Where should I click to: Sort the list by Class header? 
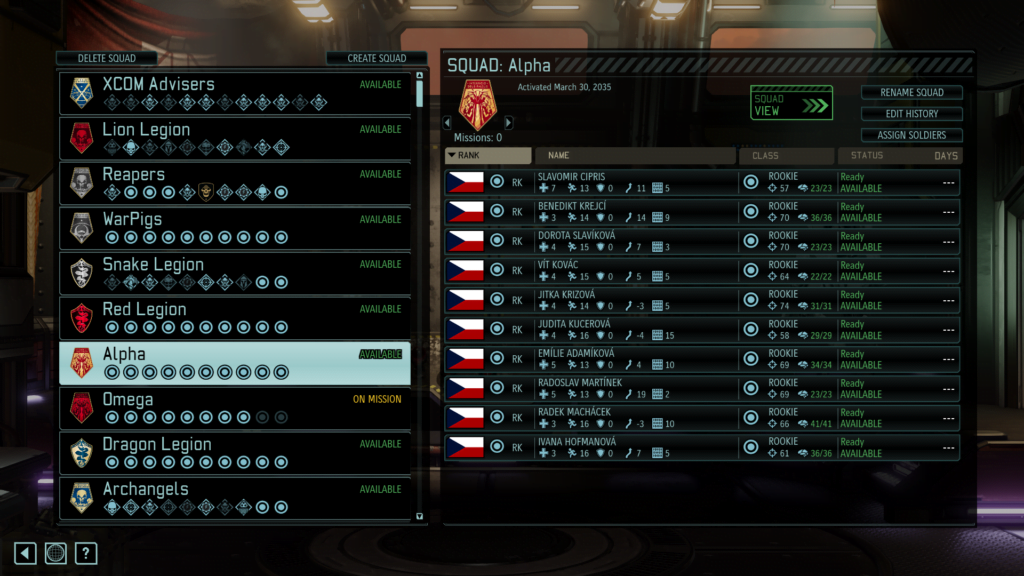pyautogui.click(x=786, y=156)
